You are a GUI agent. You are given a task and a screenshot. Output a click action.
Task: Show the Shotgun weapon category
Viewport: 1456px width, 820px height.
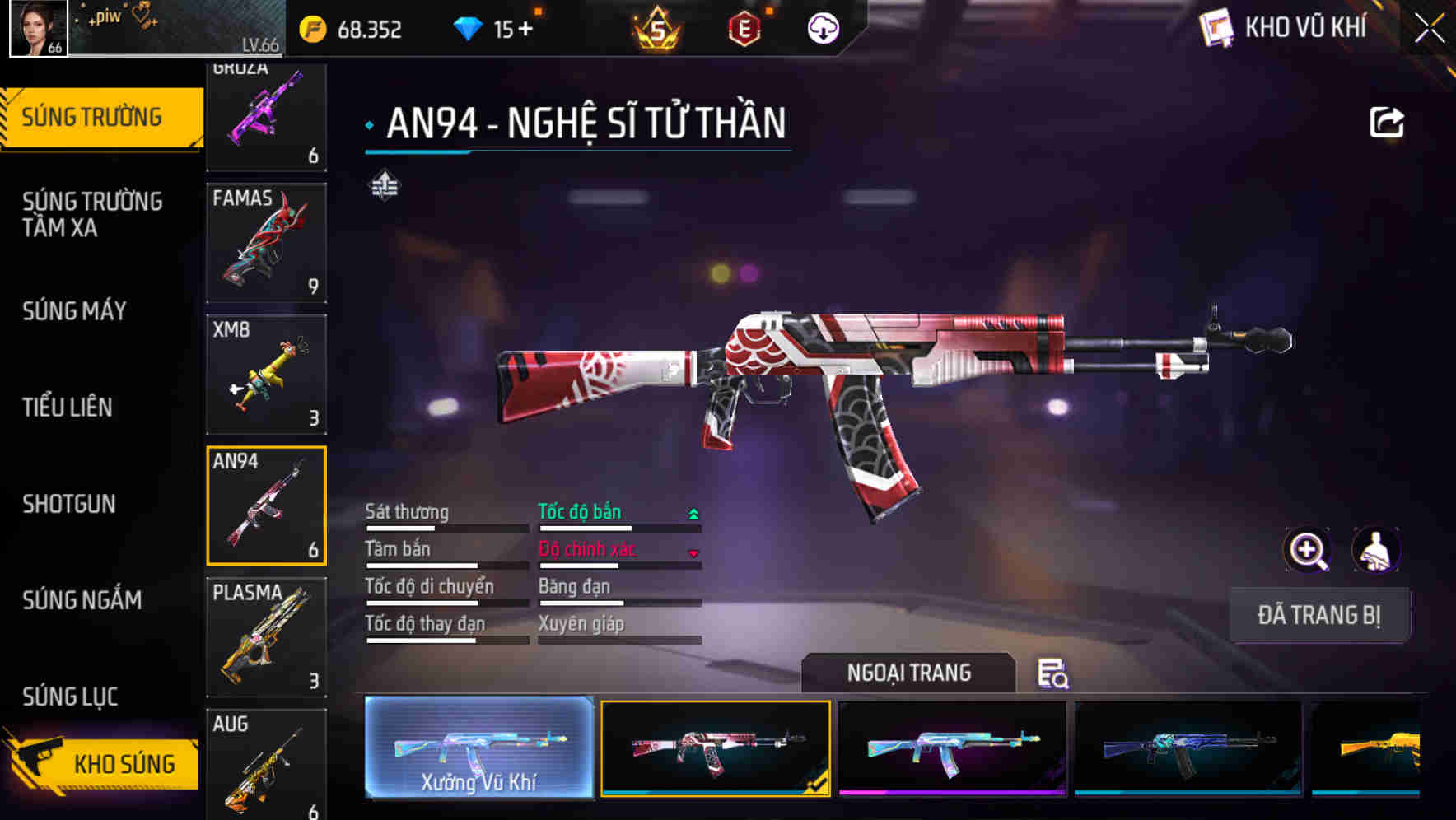coord(69,504)
